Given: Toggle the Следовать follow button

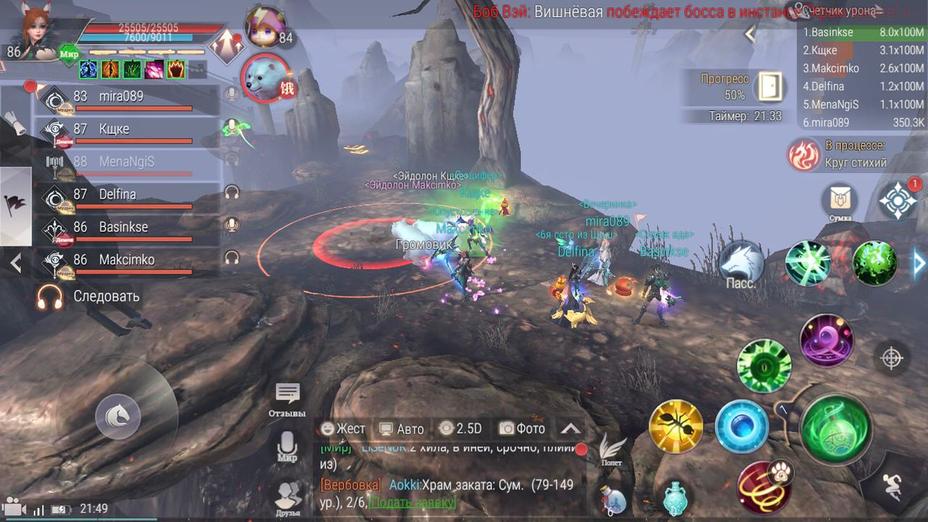Looking at the screenshot, I should (88, 296).
